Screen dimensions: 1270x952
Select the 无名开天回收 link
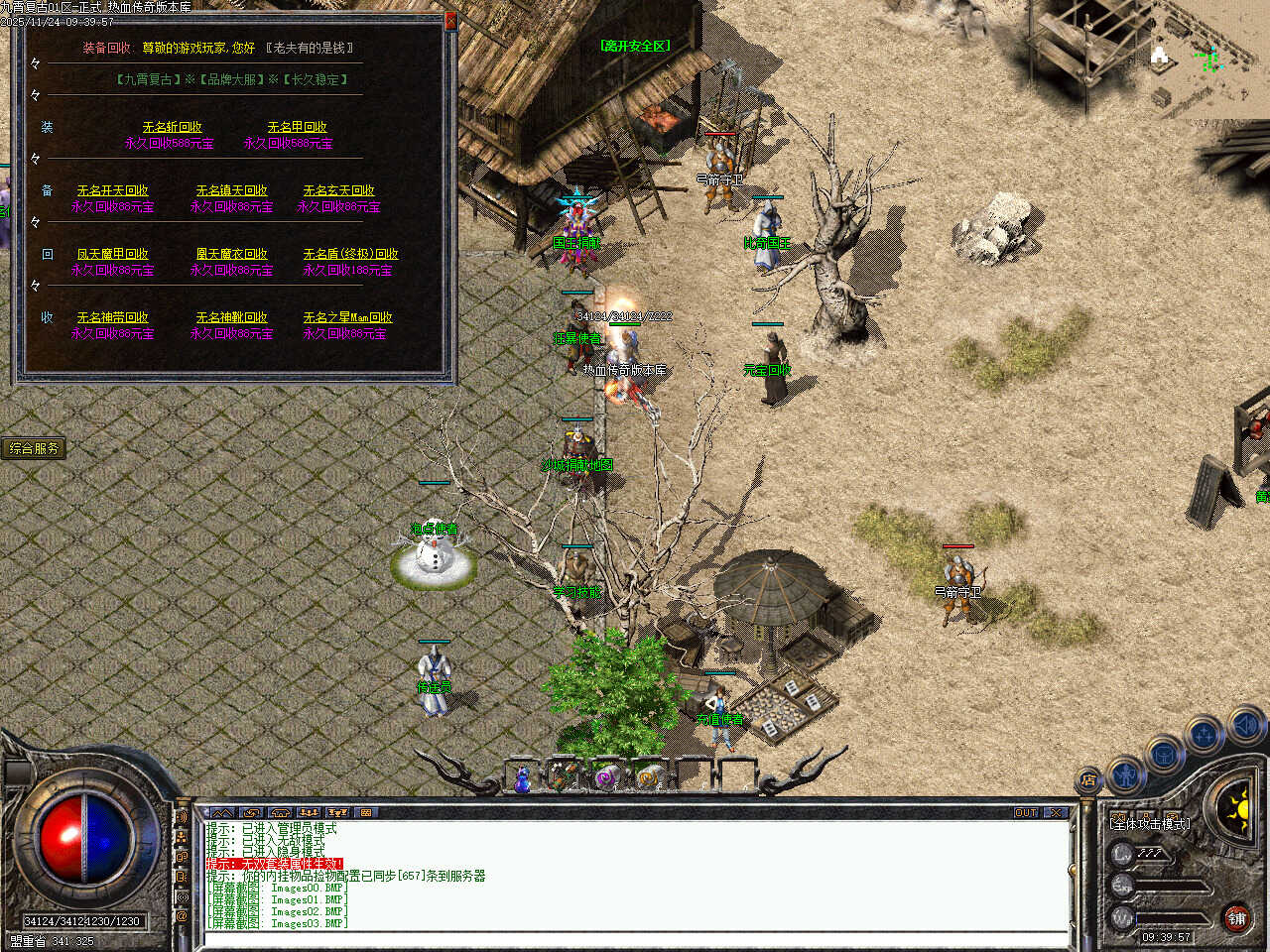[112, 190]
